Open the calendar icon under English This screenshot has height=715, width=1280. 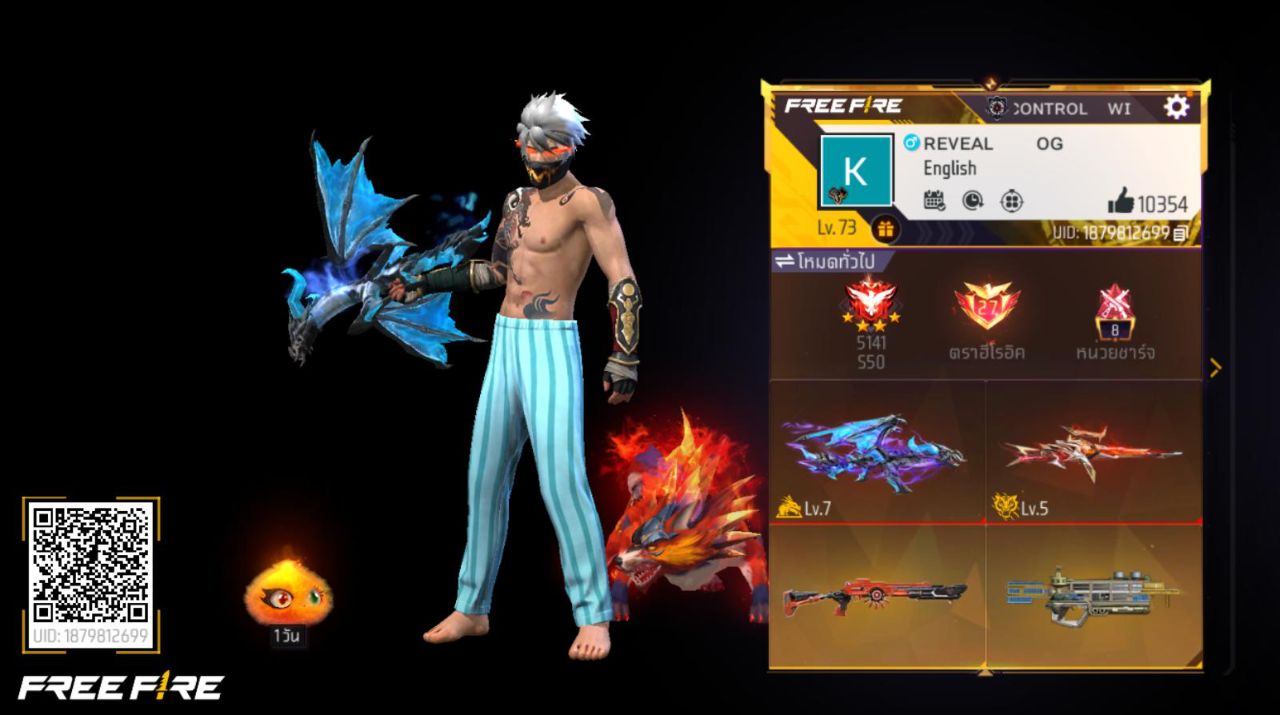coord(935,201)
